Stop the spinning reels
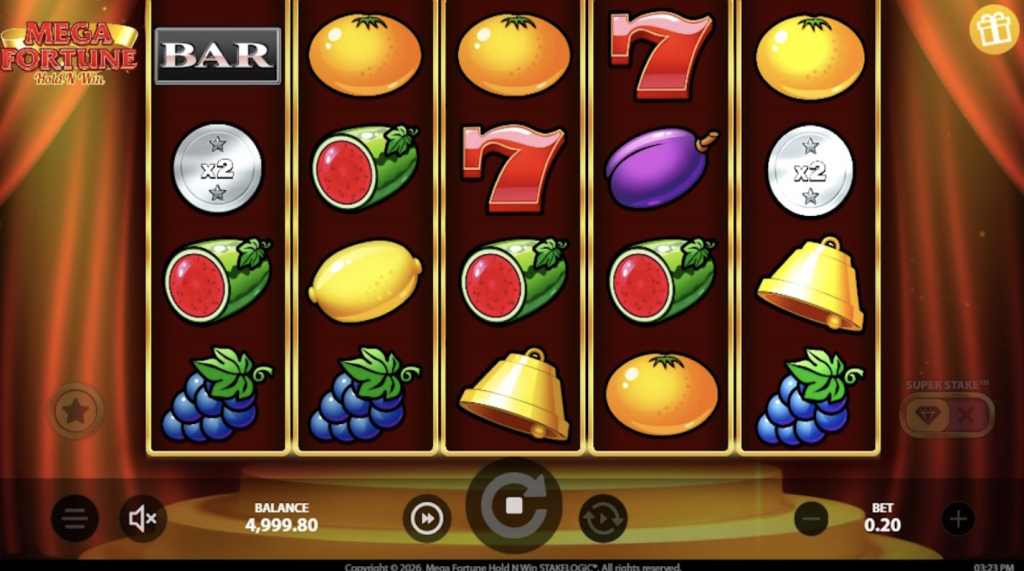The width and height of the screenshot is (1024, 571). click(x=514, y=506)
